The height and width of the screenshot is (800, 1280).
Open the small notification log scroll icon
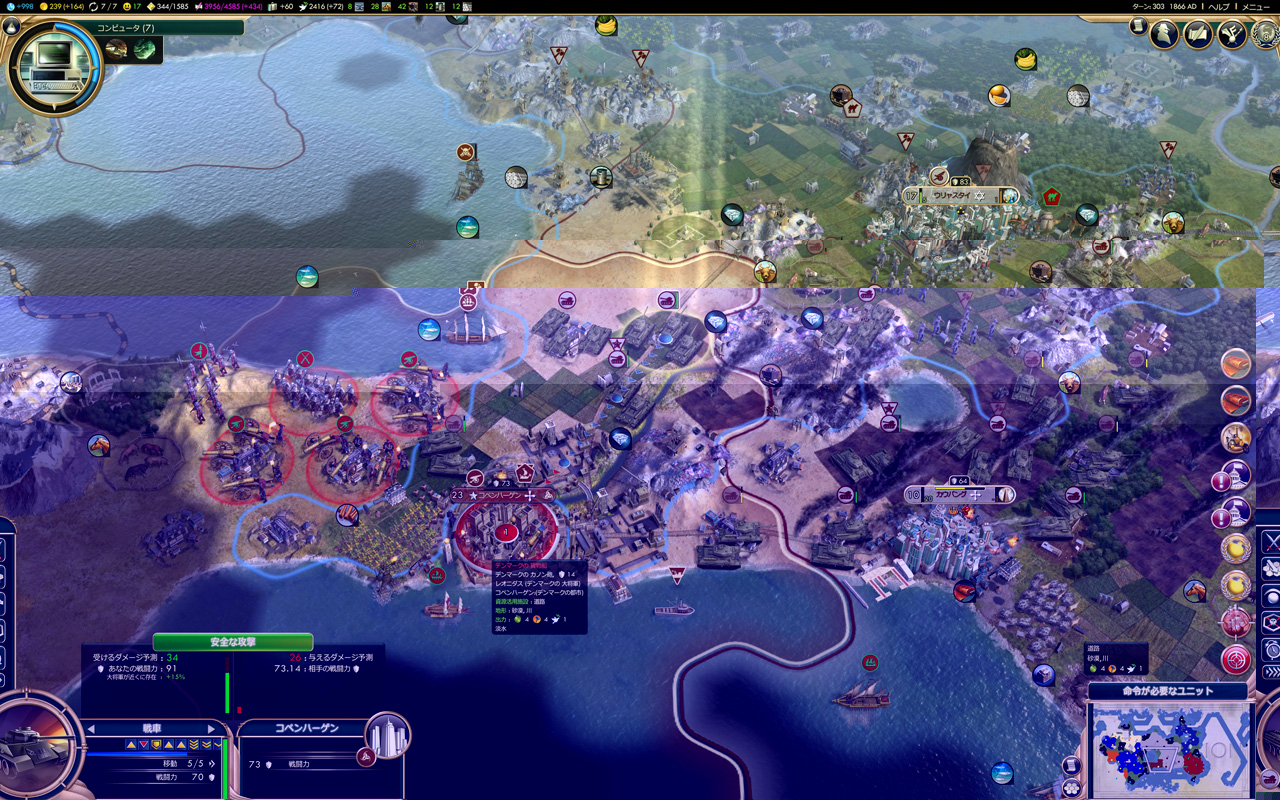(1139, 27)
